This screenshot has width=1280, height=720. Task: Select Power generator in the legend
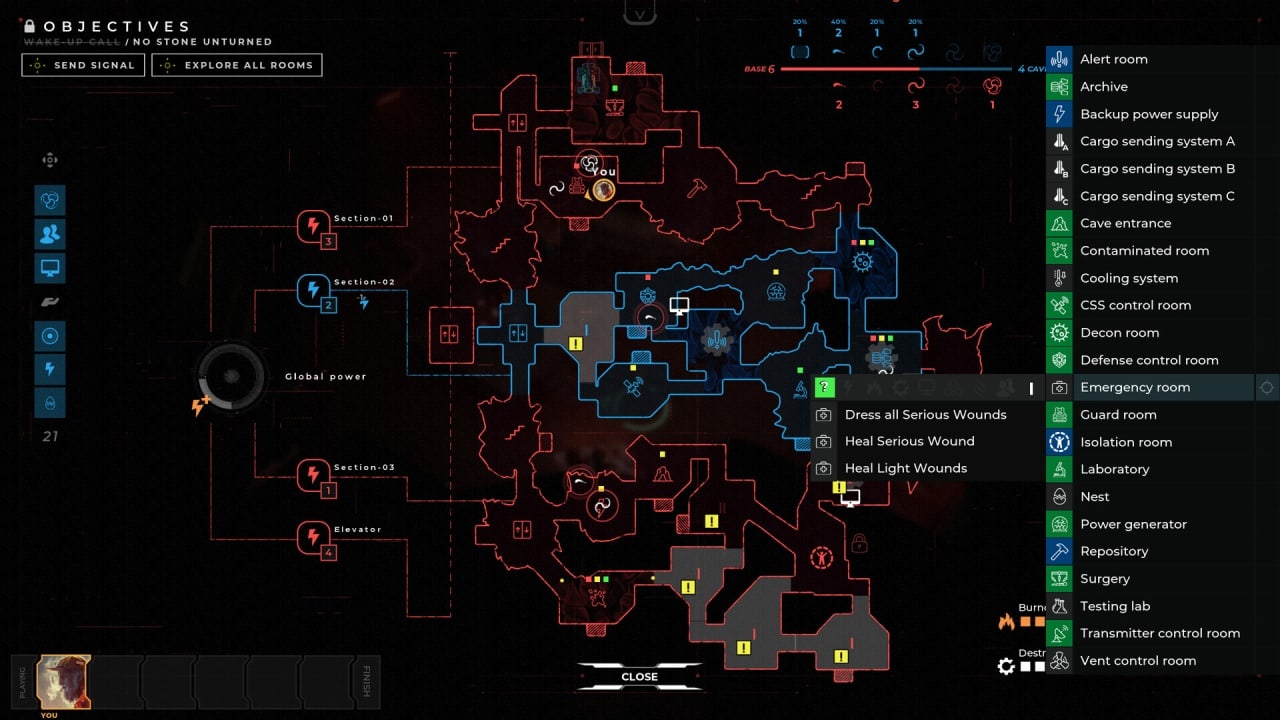[x=1133, y=524]
